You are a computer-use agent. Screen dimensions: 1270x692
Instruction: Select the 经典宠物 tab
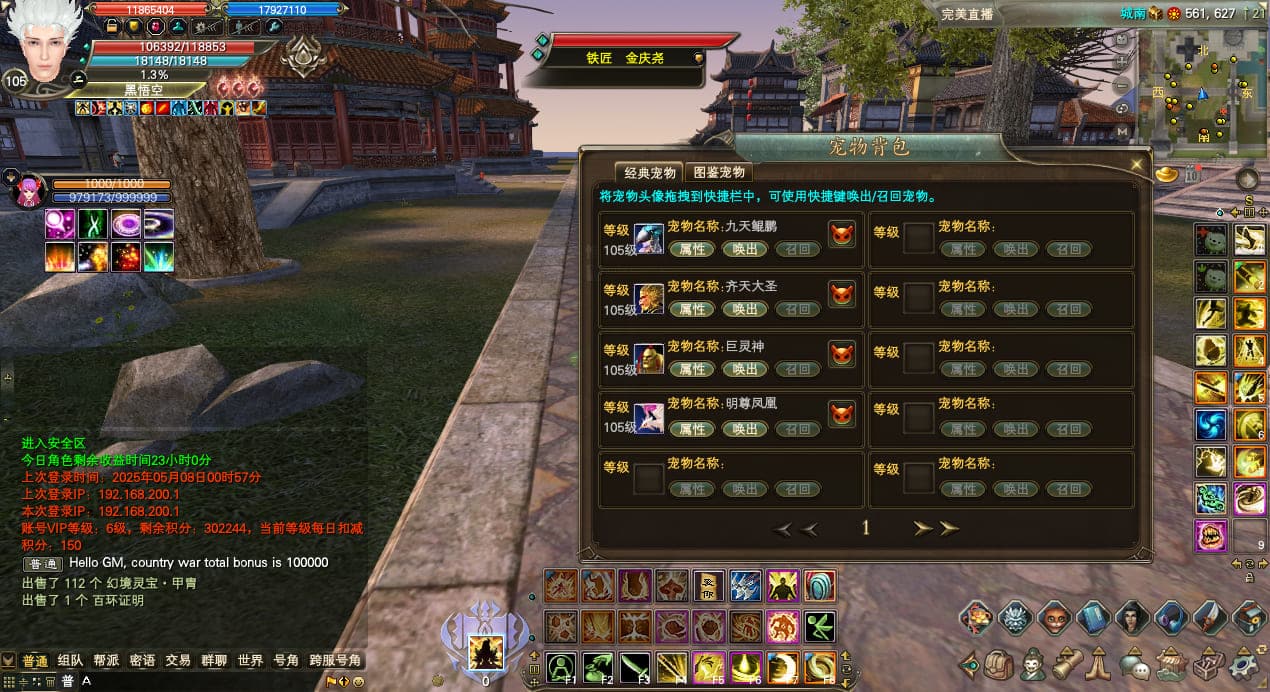(x=649, y=172)
